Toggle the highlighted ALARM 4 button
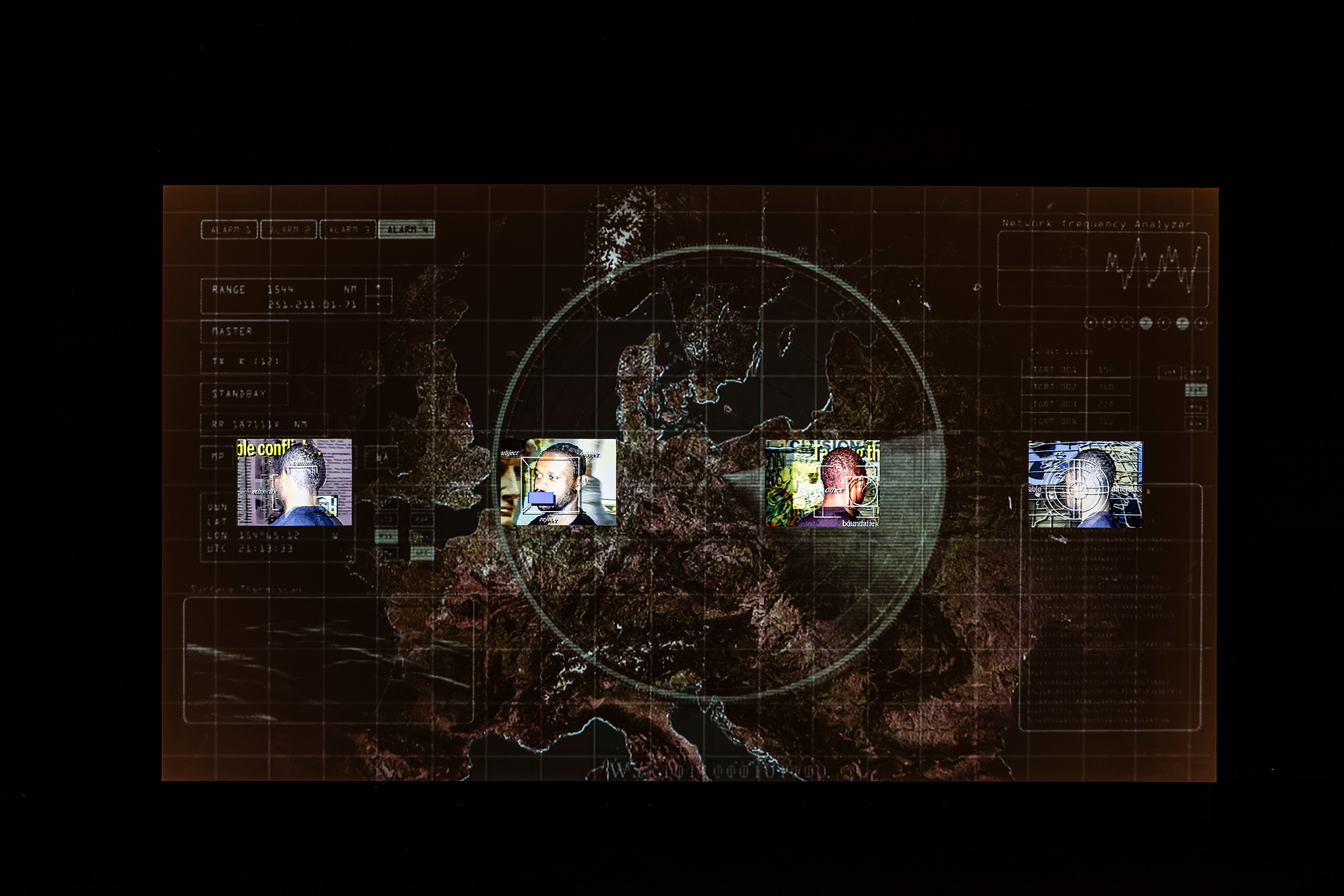The image size is (1344, 896). click(407, 230)
